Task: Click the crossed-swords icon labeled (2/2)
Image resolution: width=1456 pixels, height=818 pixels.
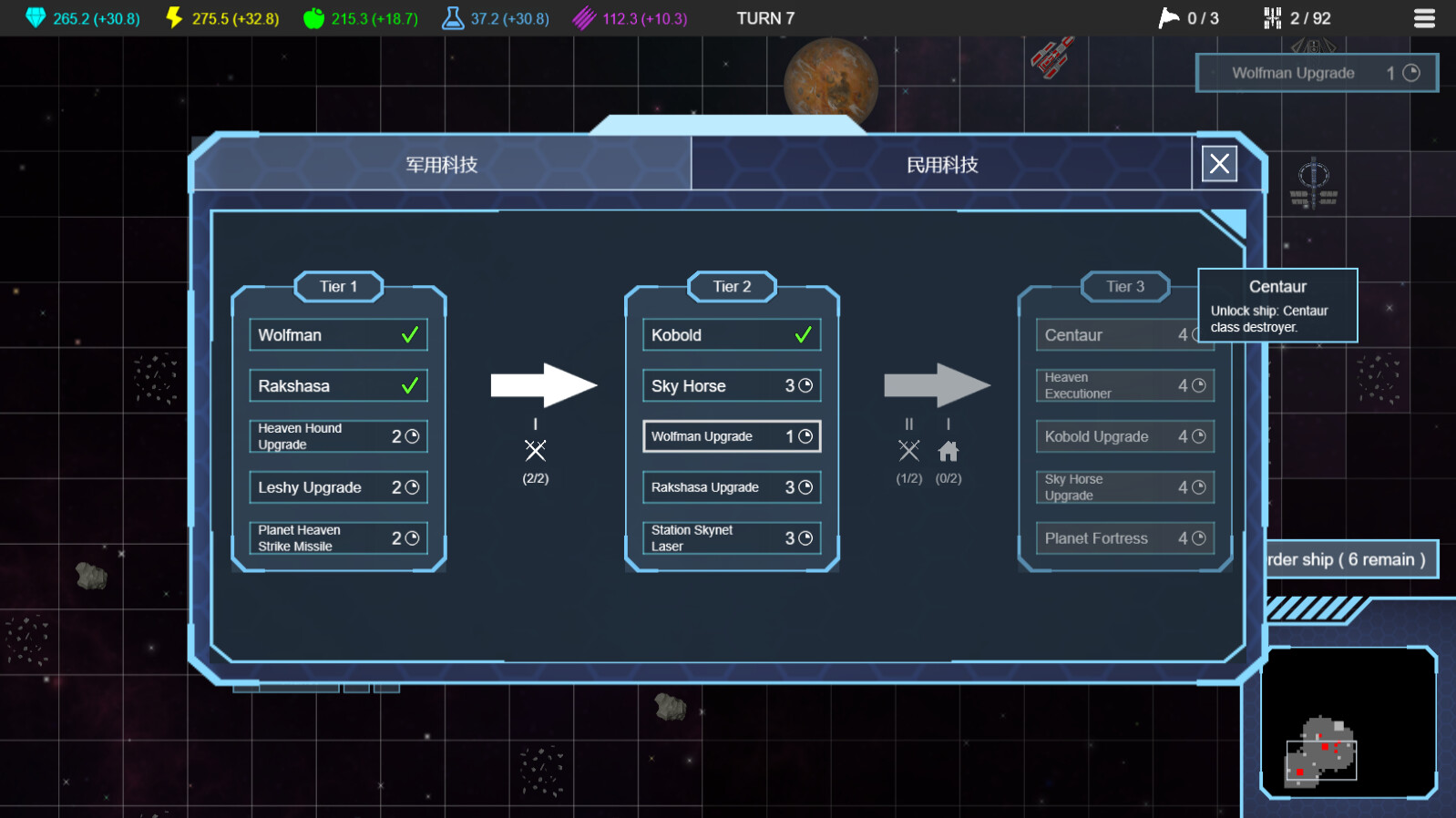Action: [x=535, y=450]
